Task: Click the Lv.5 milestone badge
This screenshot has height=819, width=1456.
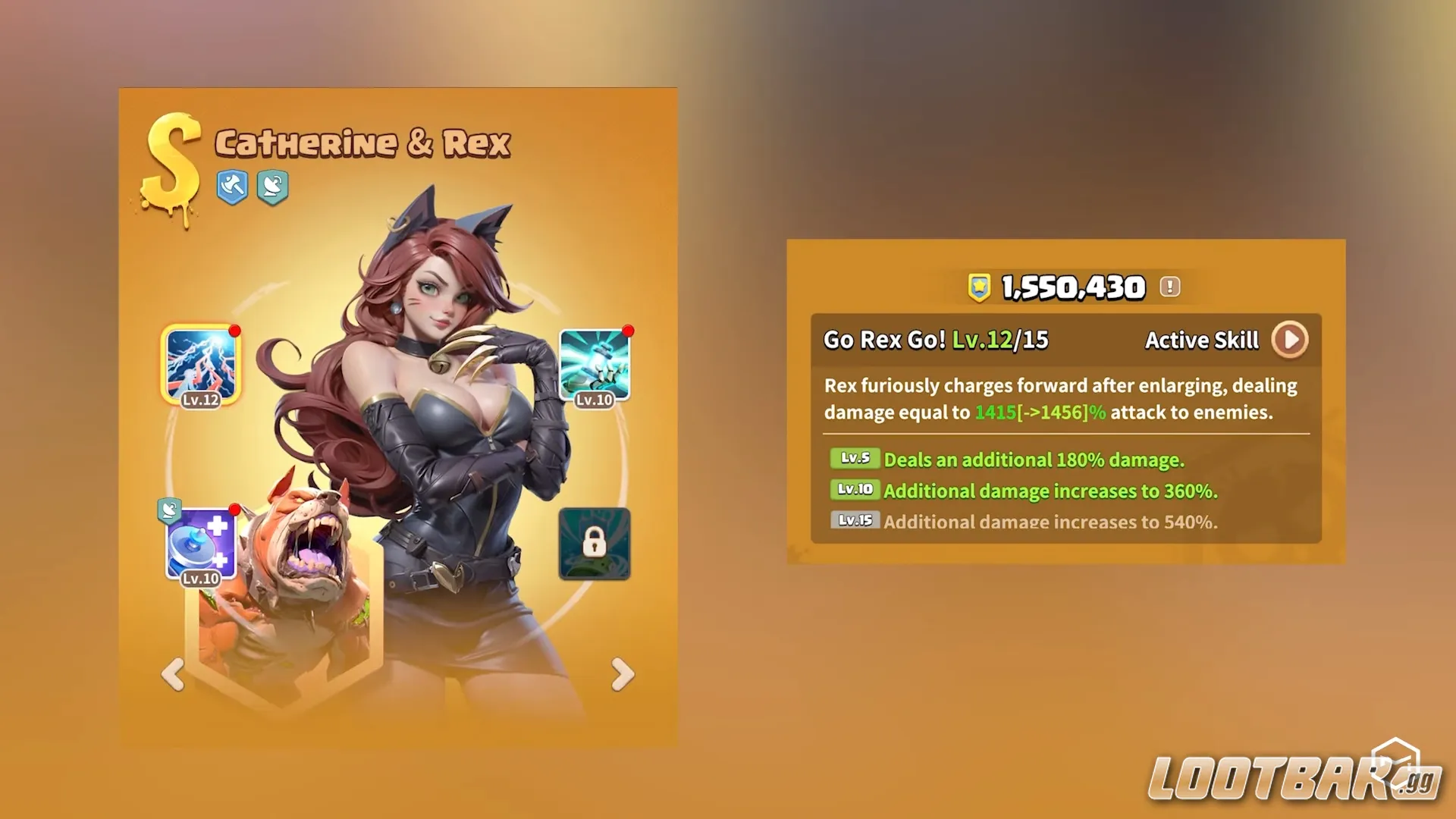Action: click(855, 460)
